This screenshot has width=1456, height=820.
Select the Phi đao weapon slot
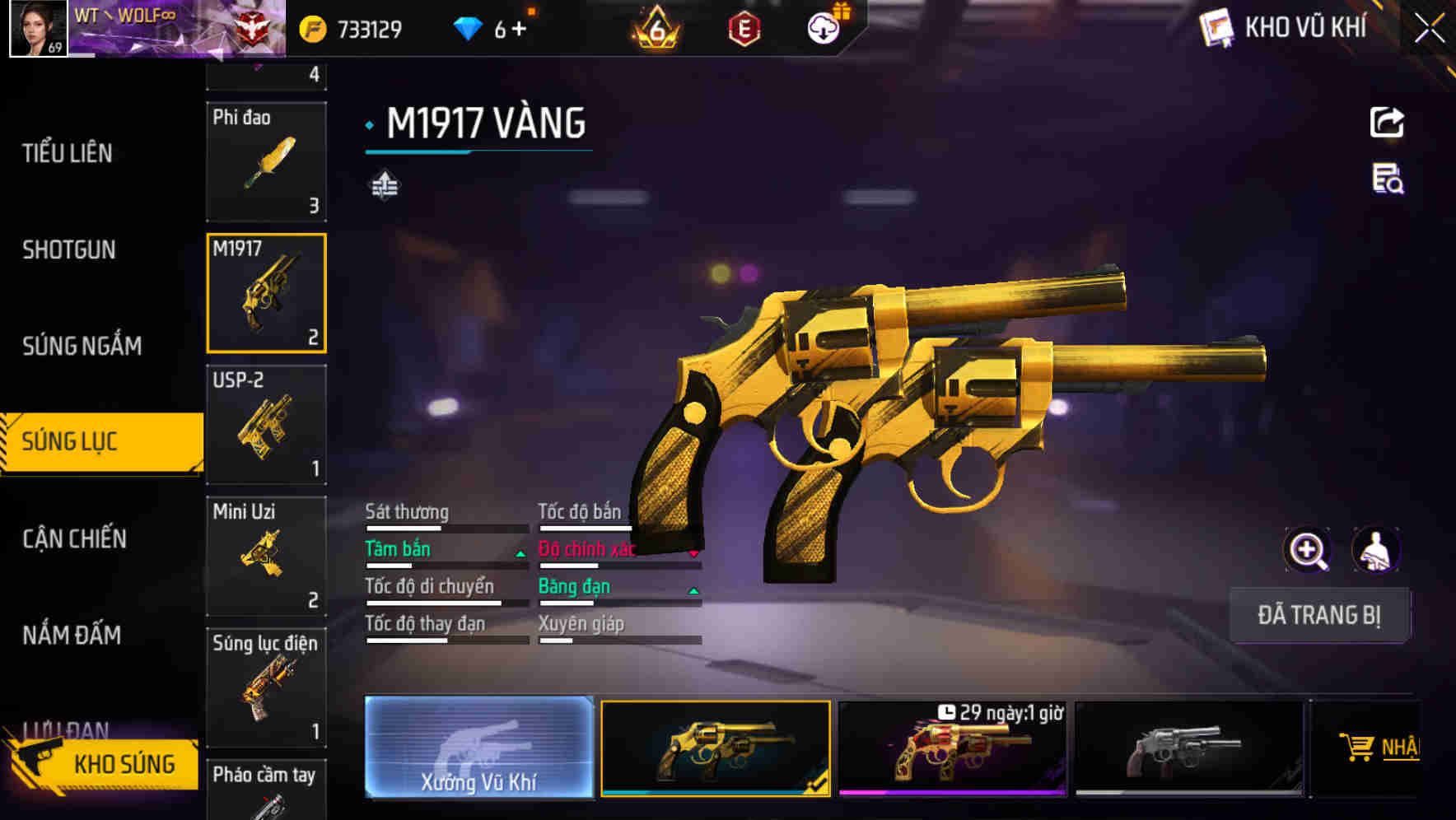coord(266,161)
